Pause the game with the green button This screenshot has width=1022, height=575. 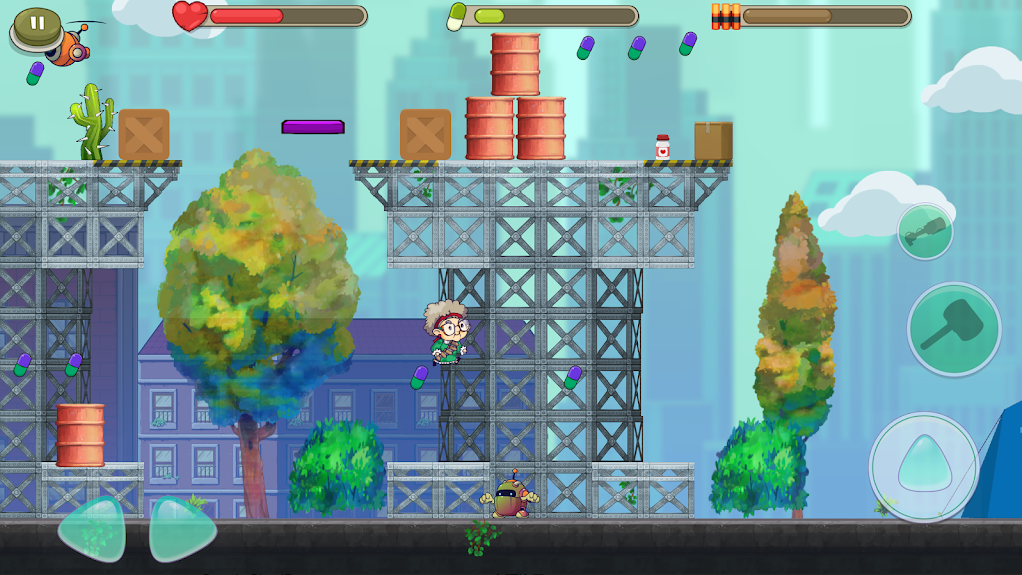(37, 24)
